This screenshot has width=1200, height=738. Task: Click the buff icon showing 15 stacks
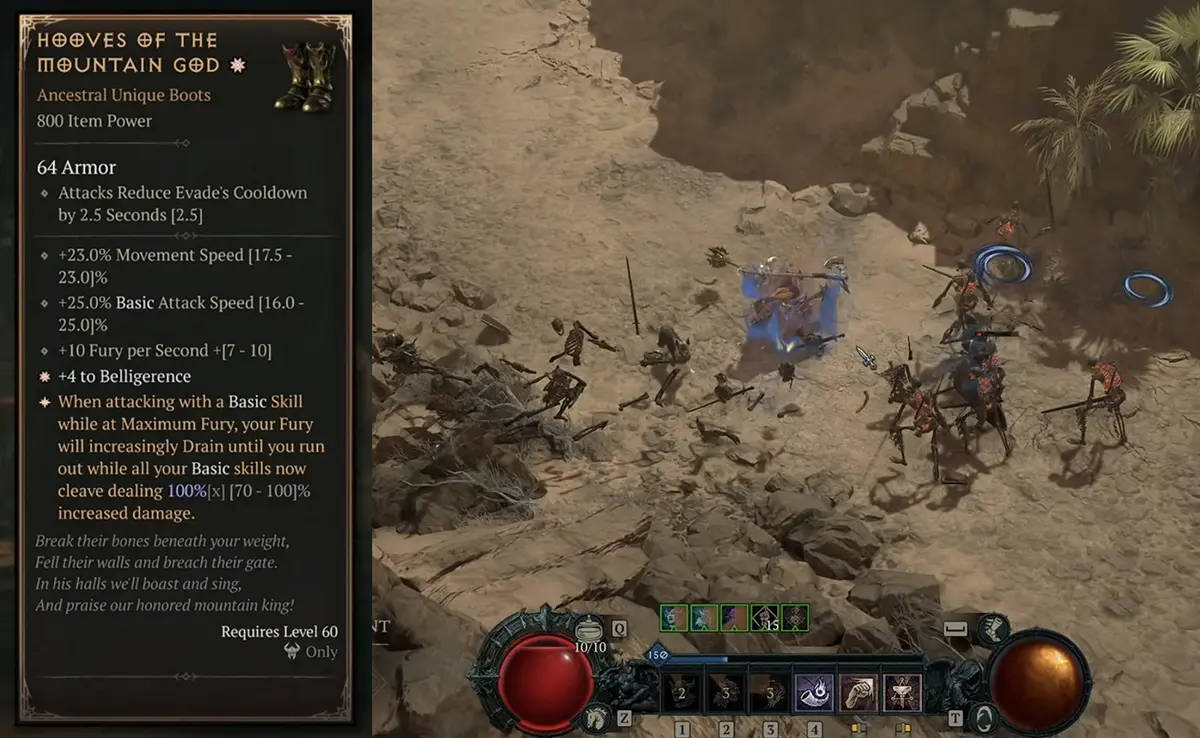pyautogui.click(x=765, y=617)
